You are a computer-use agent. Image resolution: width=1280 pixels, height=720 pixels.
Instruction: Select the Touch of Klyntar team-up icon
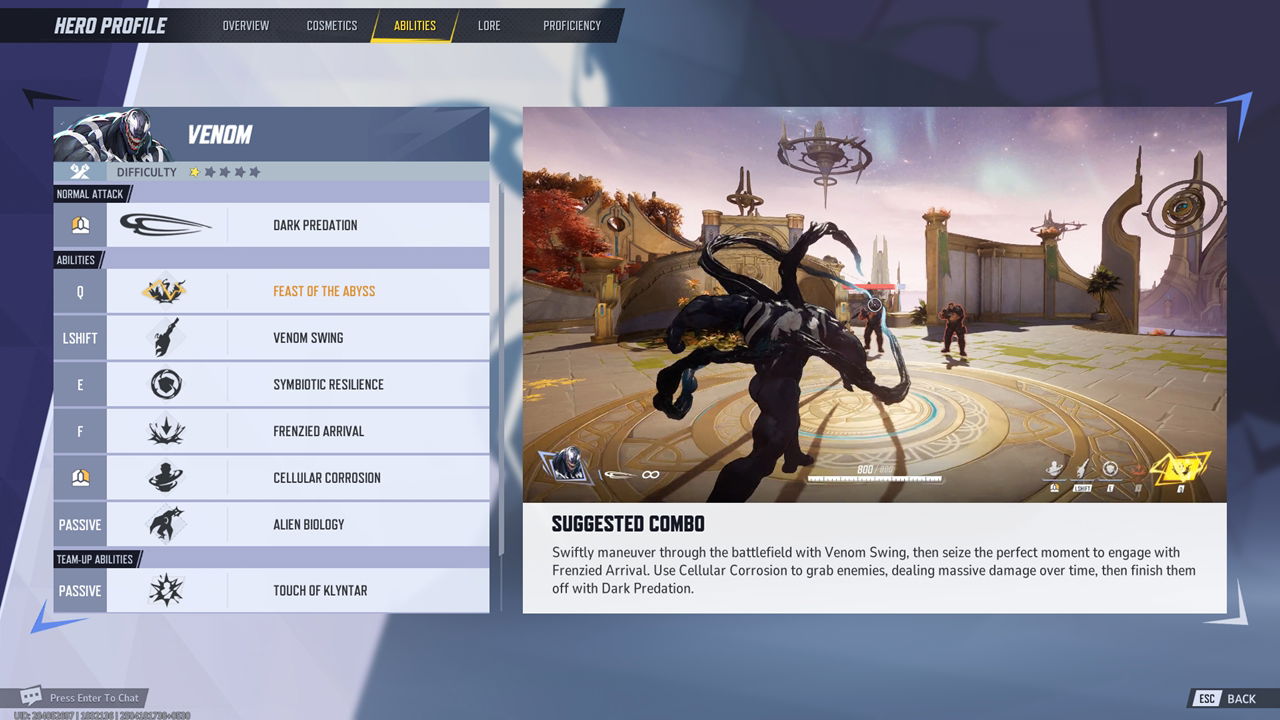pyautogui.click(x=167, y=590)
